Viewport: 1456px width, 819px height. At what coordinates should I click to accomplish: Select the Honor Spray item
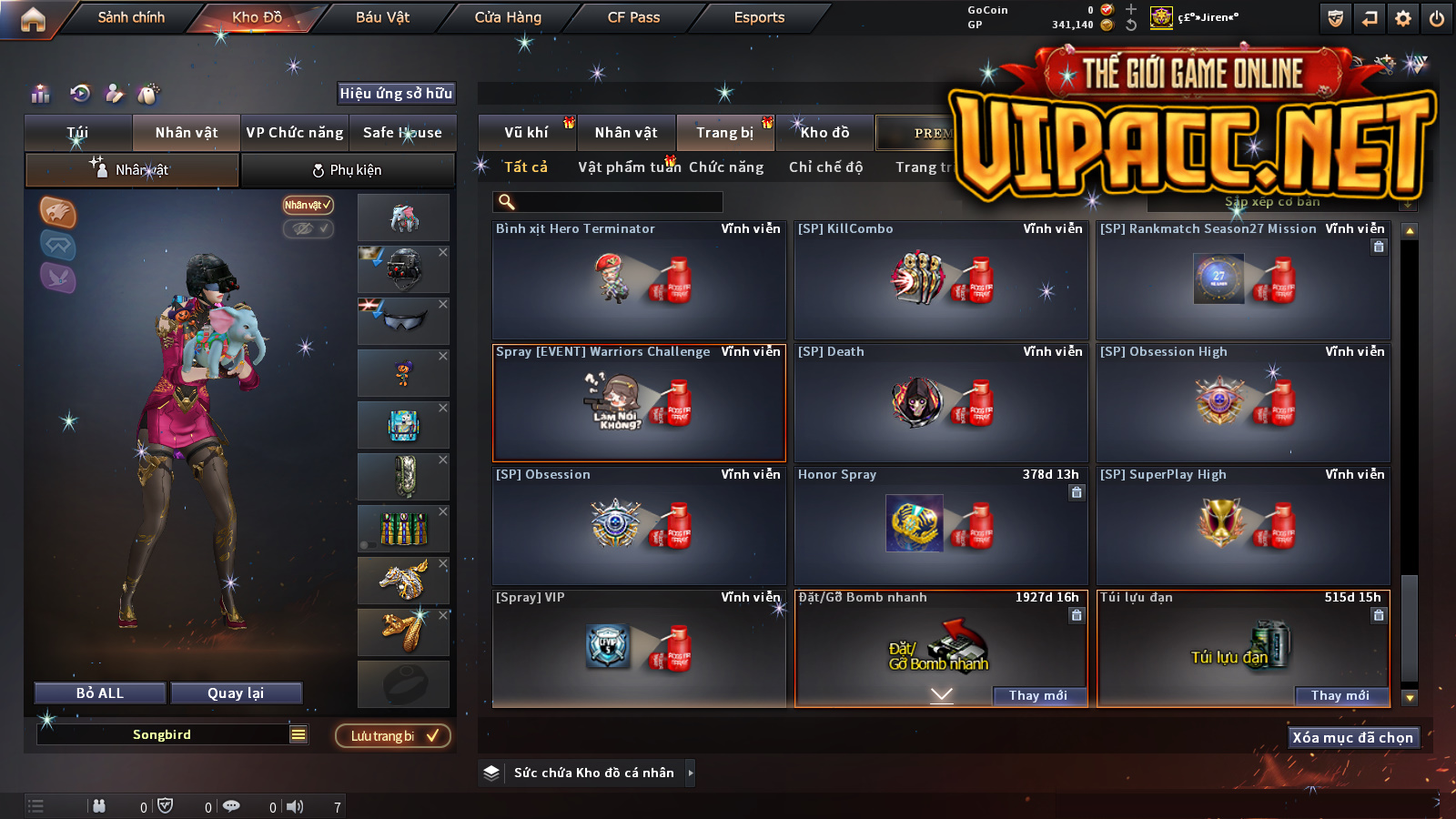click(x=941, y=526)
